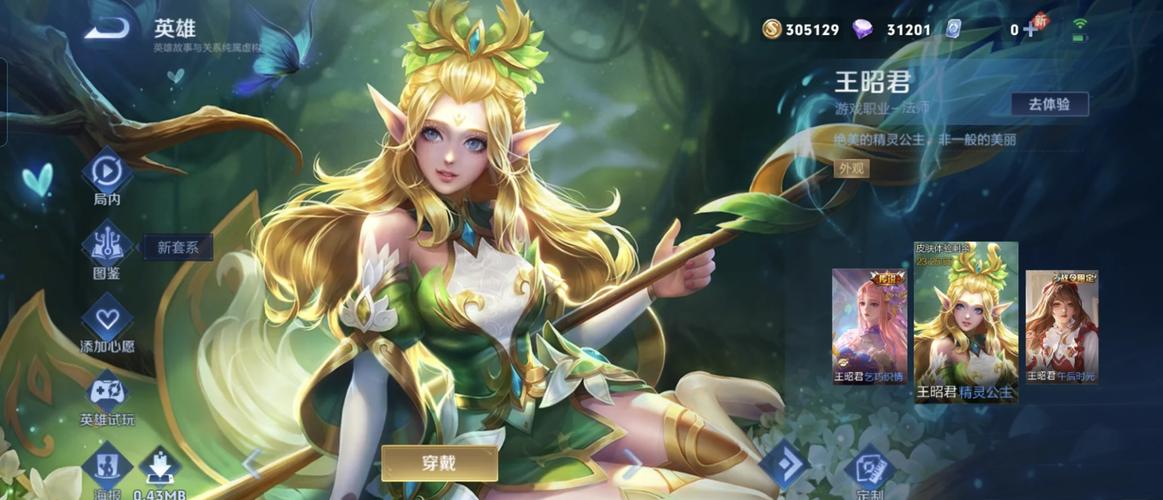Screen dimensions: 1163x500
Task: Open the 图鉴 collection icon
Action: [x=107, y=244]
